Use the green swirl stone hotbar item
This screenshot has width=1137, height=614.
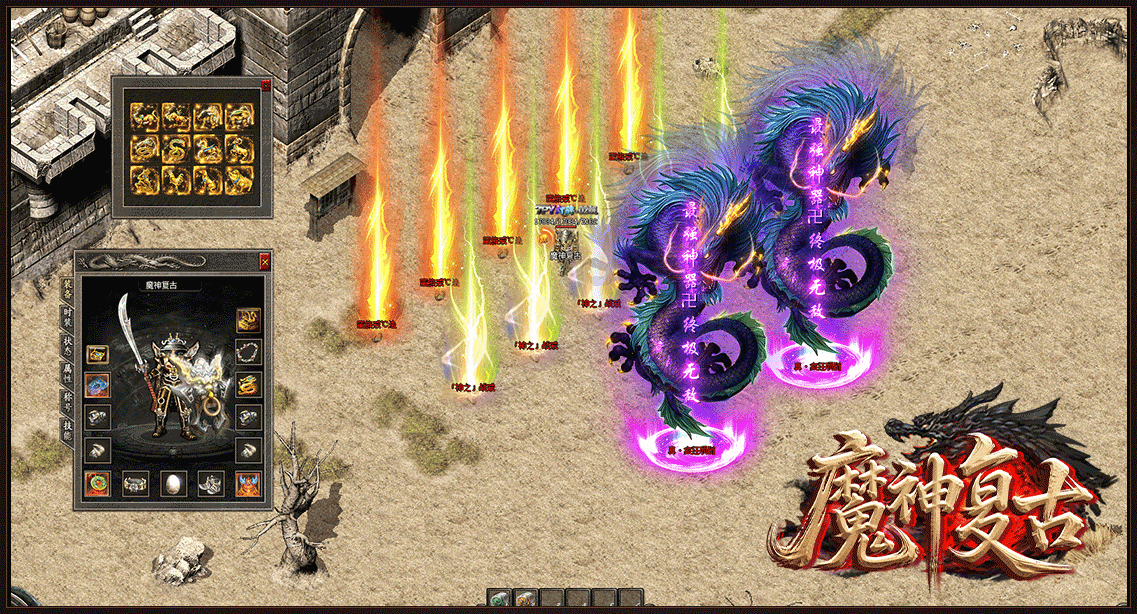tap(499, 599)
